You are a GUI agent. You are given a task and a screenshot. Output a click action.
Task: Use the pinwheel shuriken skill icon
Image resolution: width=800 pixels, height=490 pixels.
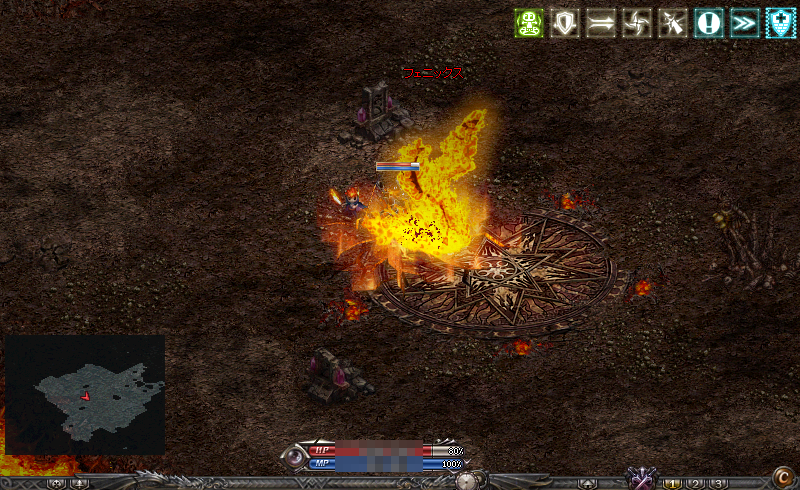[636, 23]
